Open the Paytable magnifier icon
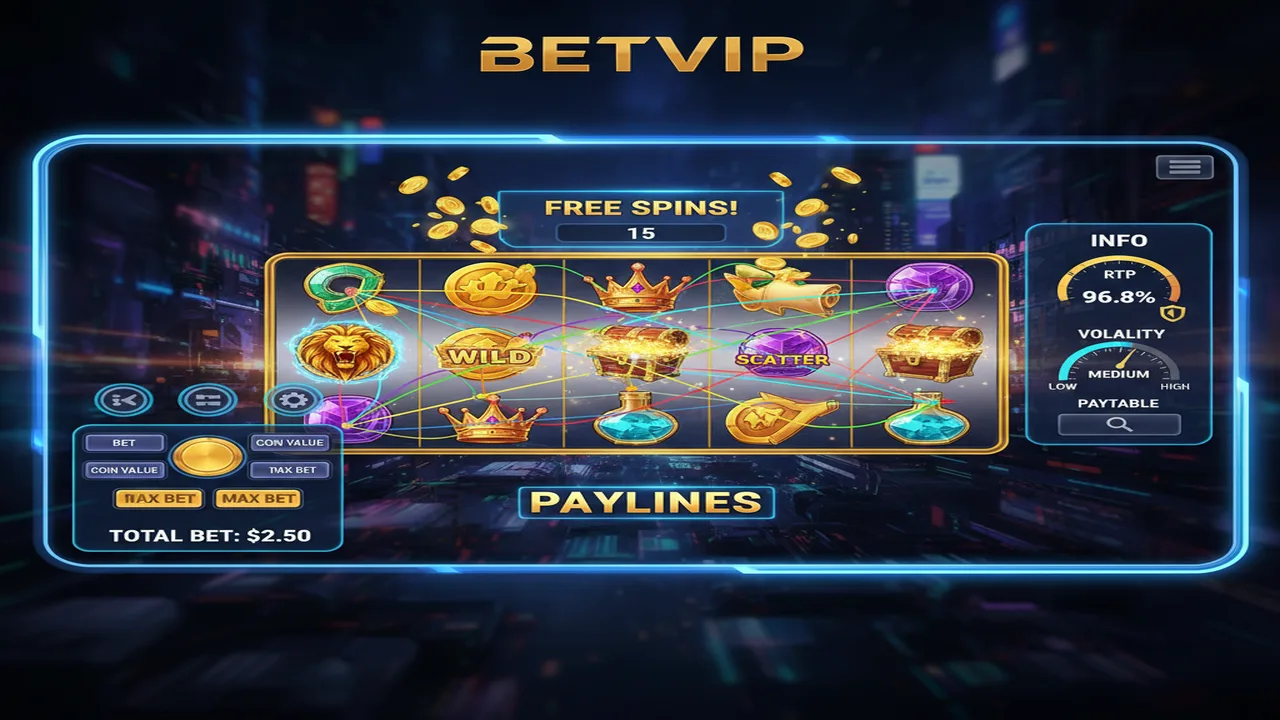1280x720 pixels. (x=1119, y=424)
